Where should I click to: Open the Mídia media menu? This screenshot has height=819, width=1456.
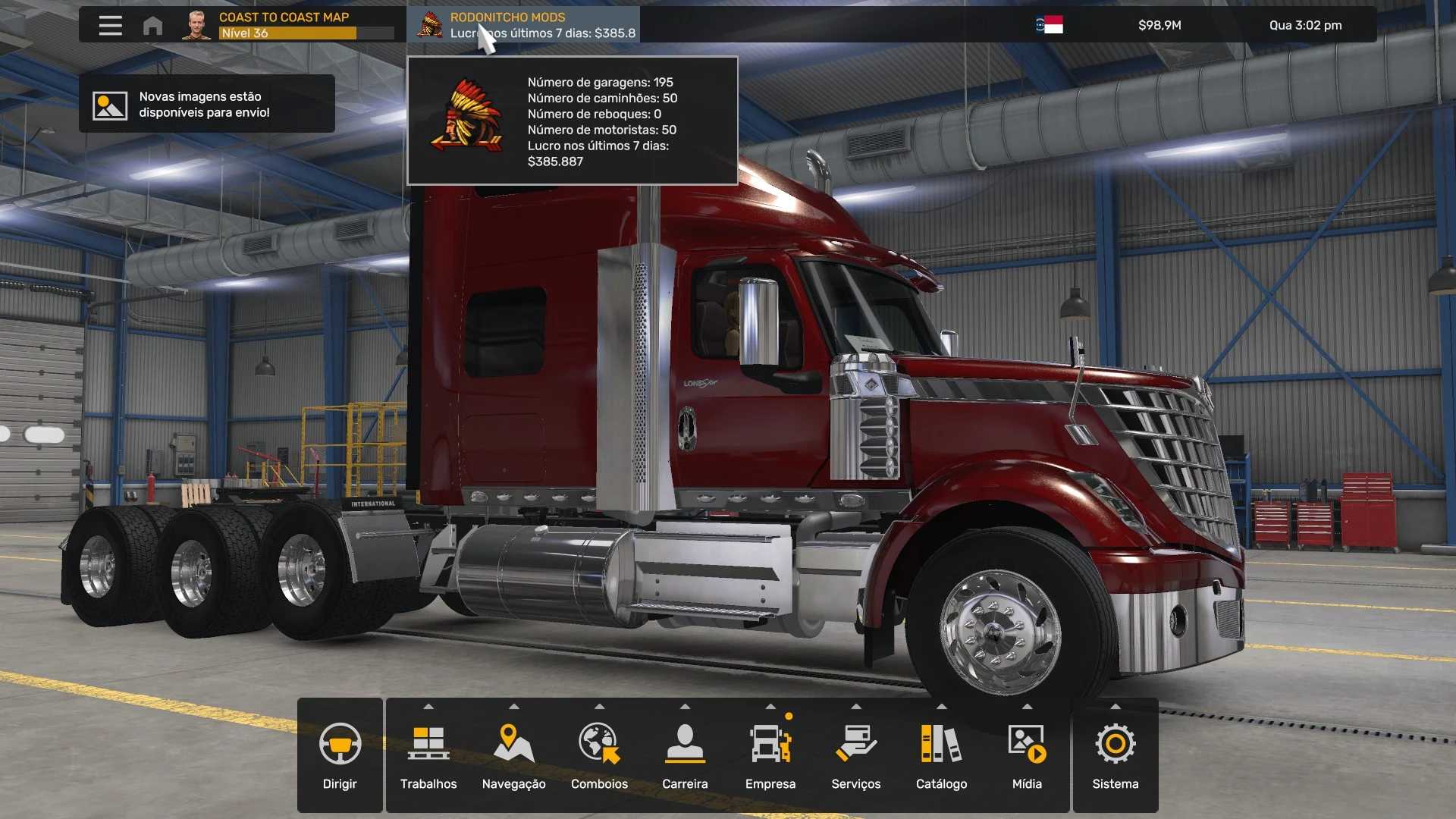[1027, 755]
